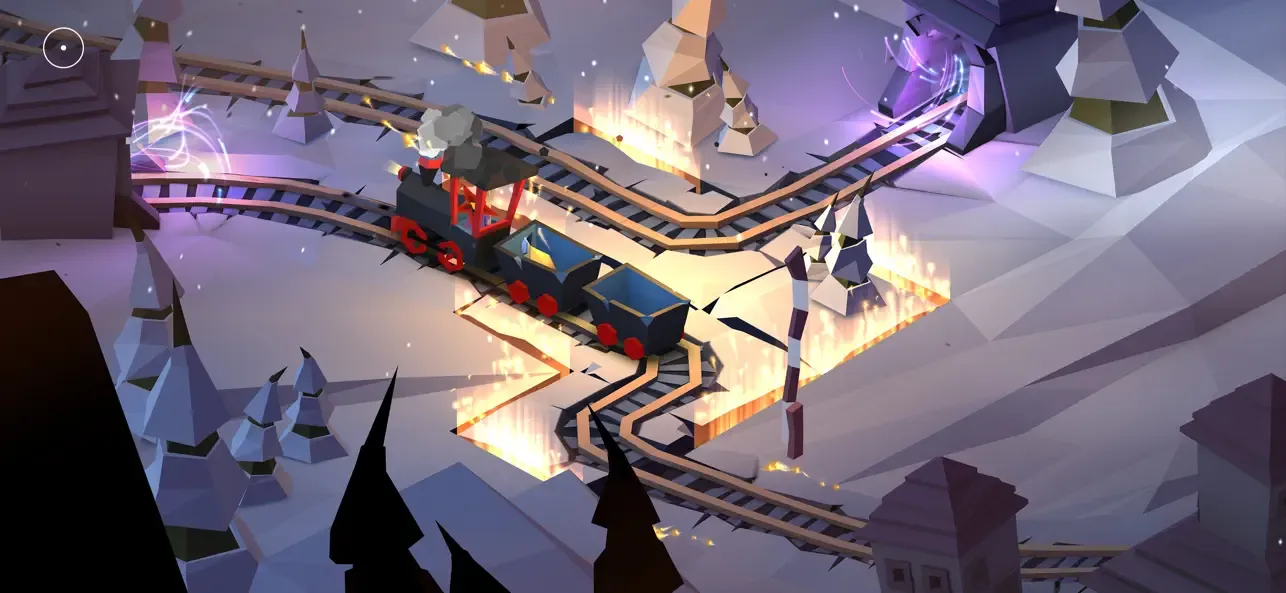Image resolution: width=1286 pixels, height=593 pixels.
Task: Open the circular menu button
Action: tap(63, 47)
